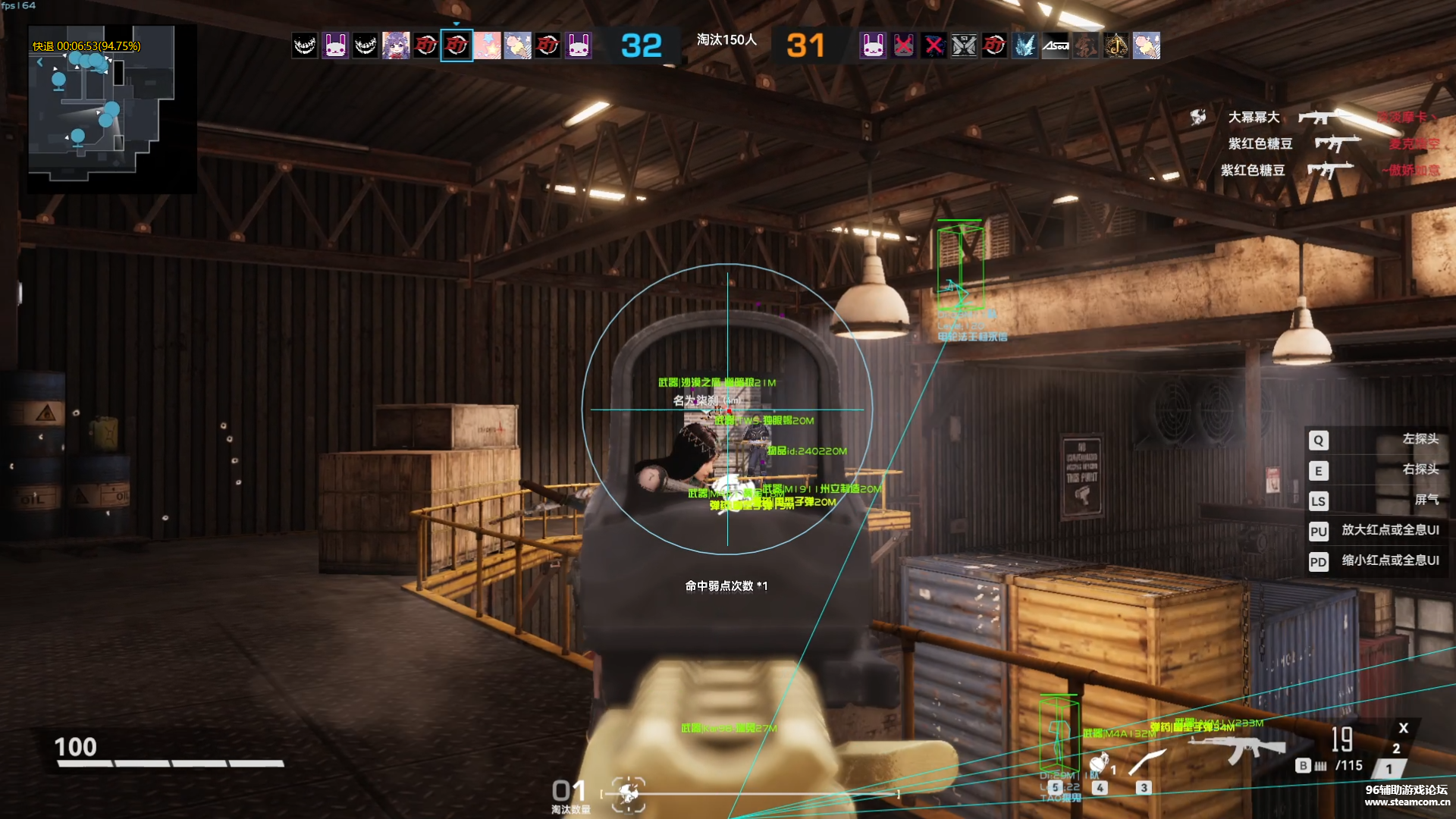Click the top kill feed entry 大幂幂大
The height and width of the screenshot is (819, 1456).
(1254, 117)
